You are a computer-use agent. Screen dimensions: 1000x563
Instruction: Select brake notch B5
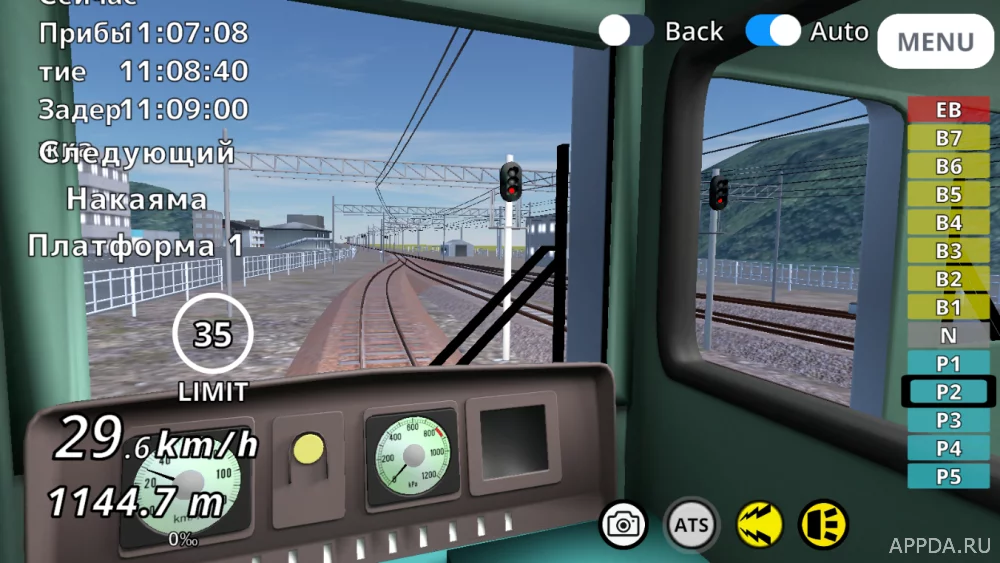pos(948,194)
